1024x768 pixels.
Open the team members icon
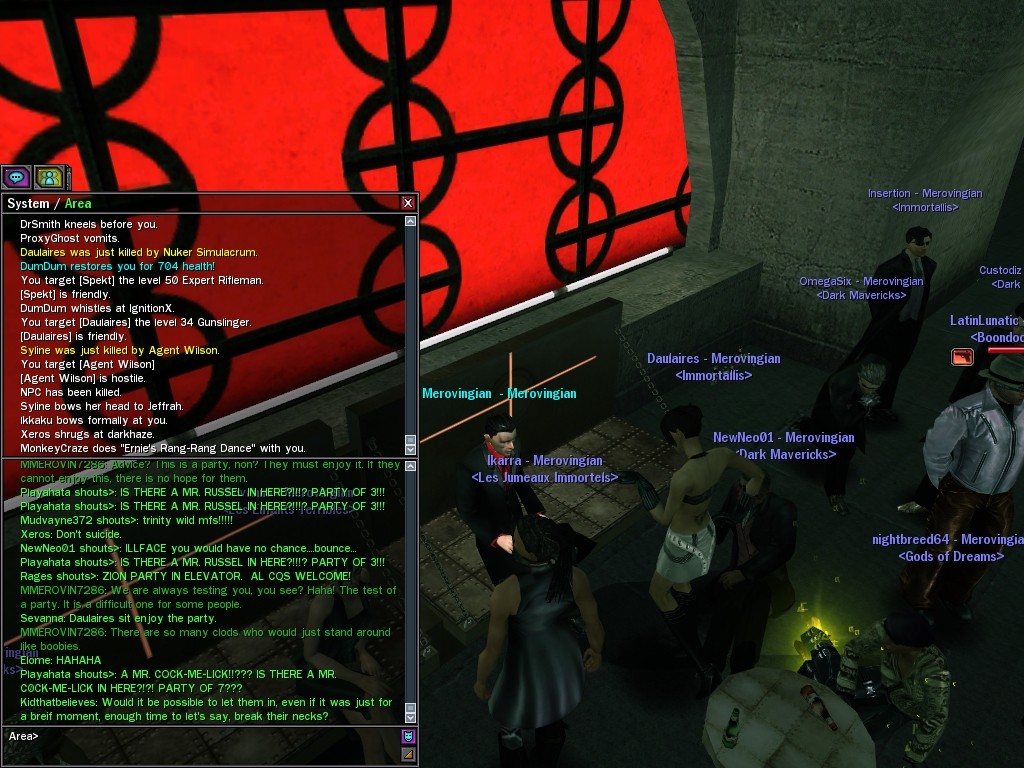(x=49, y=178)
